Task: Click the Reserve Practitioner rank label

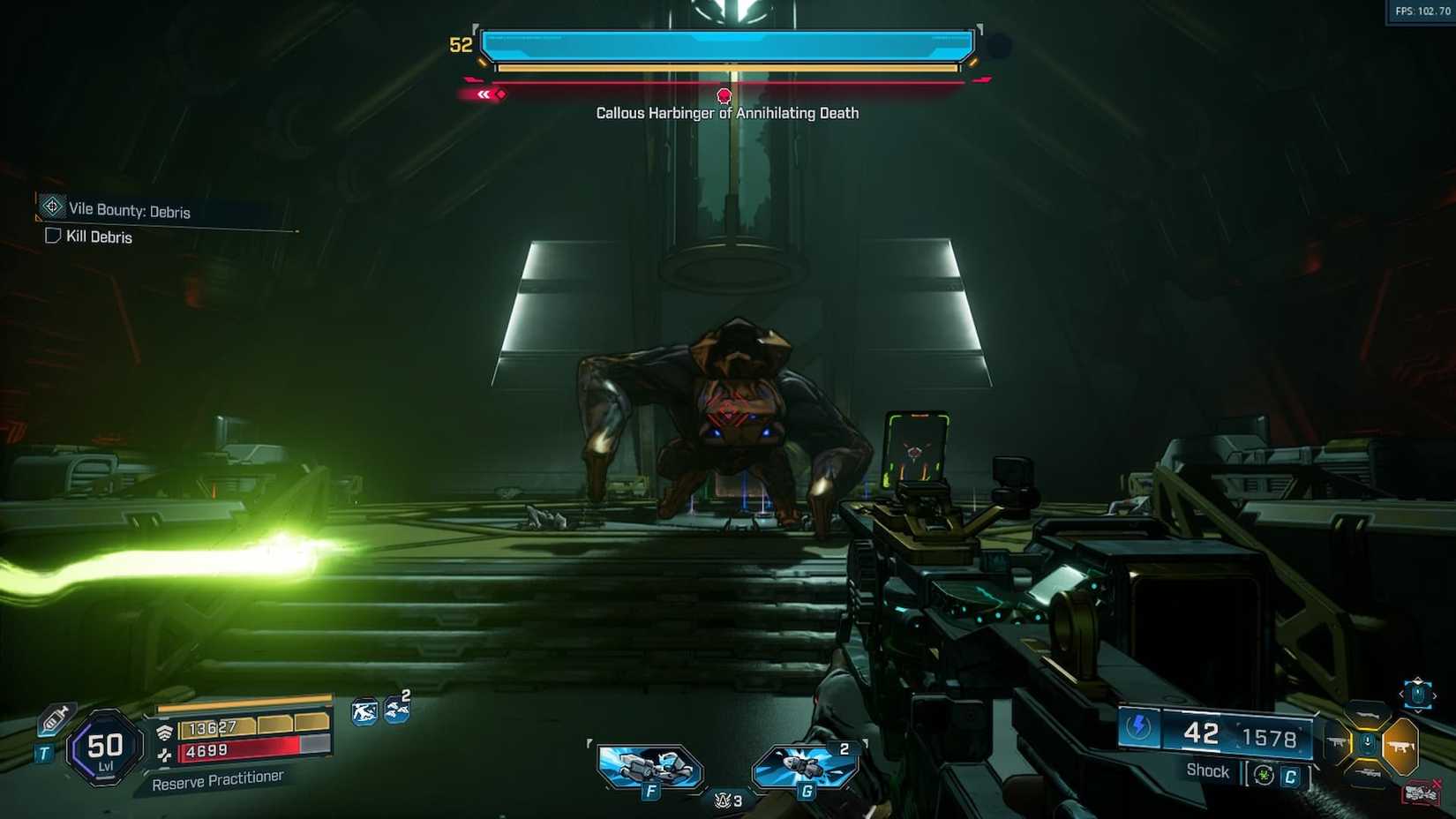Action: click(218, 779)
